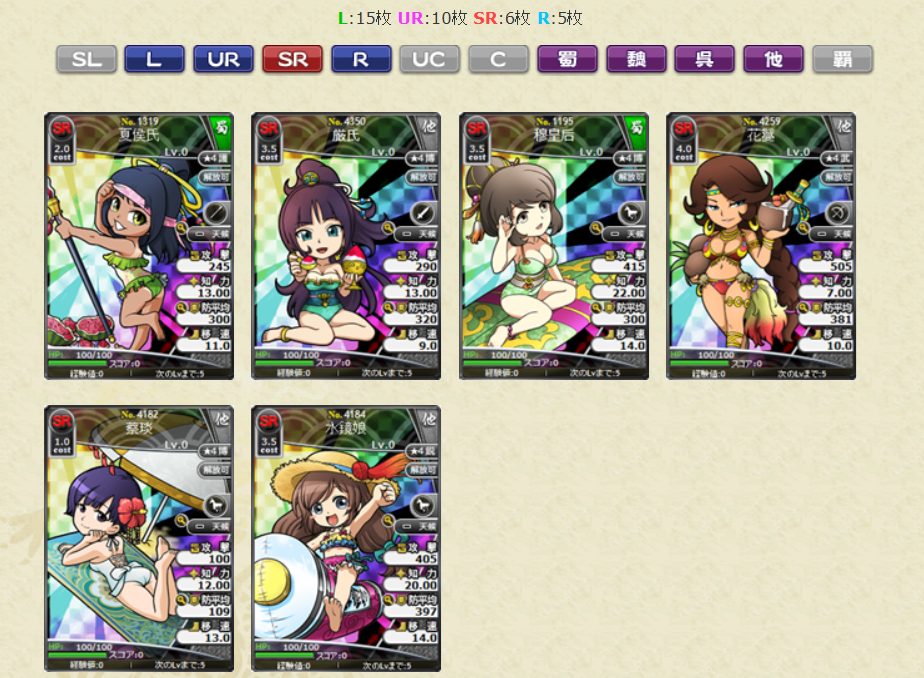Click the red SR filter button
This screenshot has height=678, width=924.
[292, 59]
